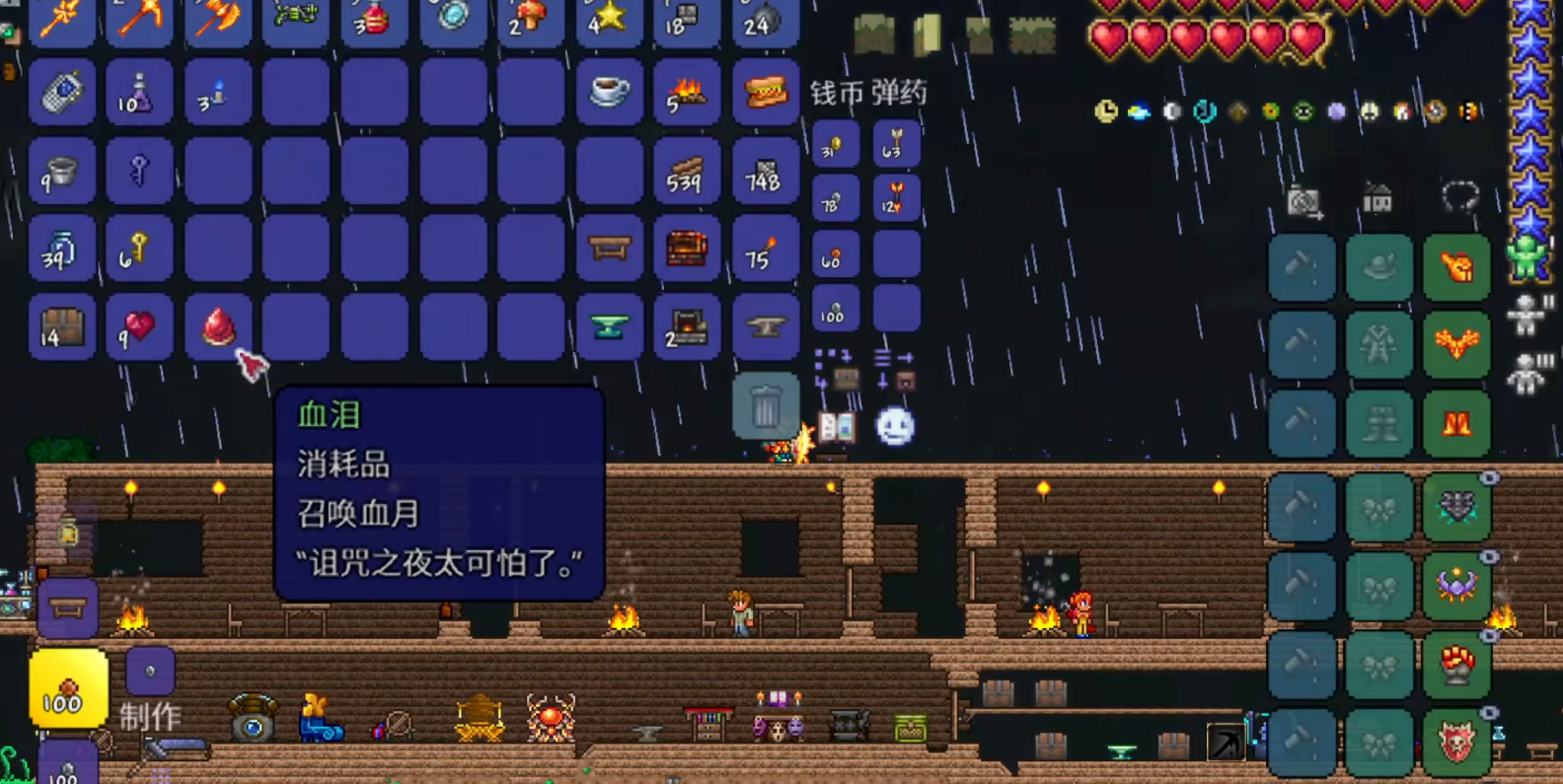Click the equipped leggings armor slot
1563x784 pixels.
[1456, 424]
